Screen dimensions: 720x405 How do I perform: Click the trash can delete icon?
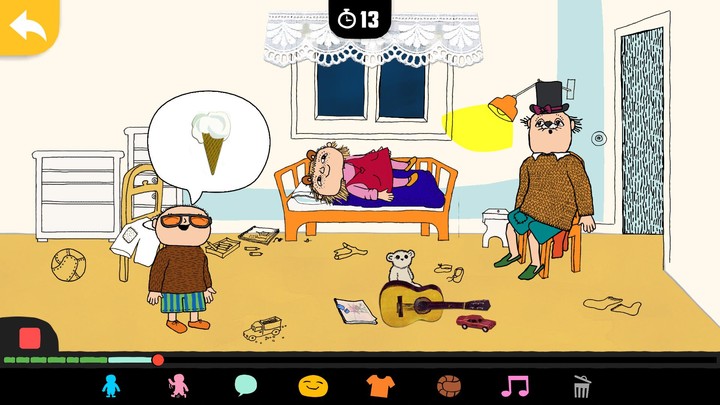click(582, 385)
